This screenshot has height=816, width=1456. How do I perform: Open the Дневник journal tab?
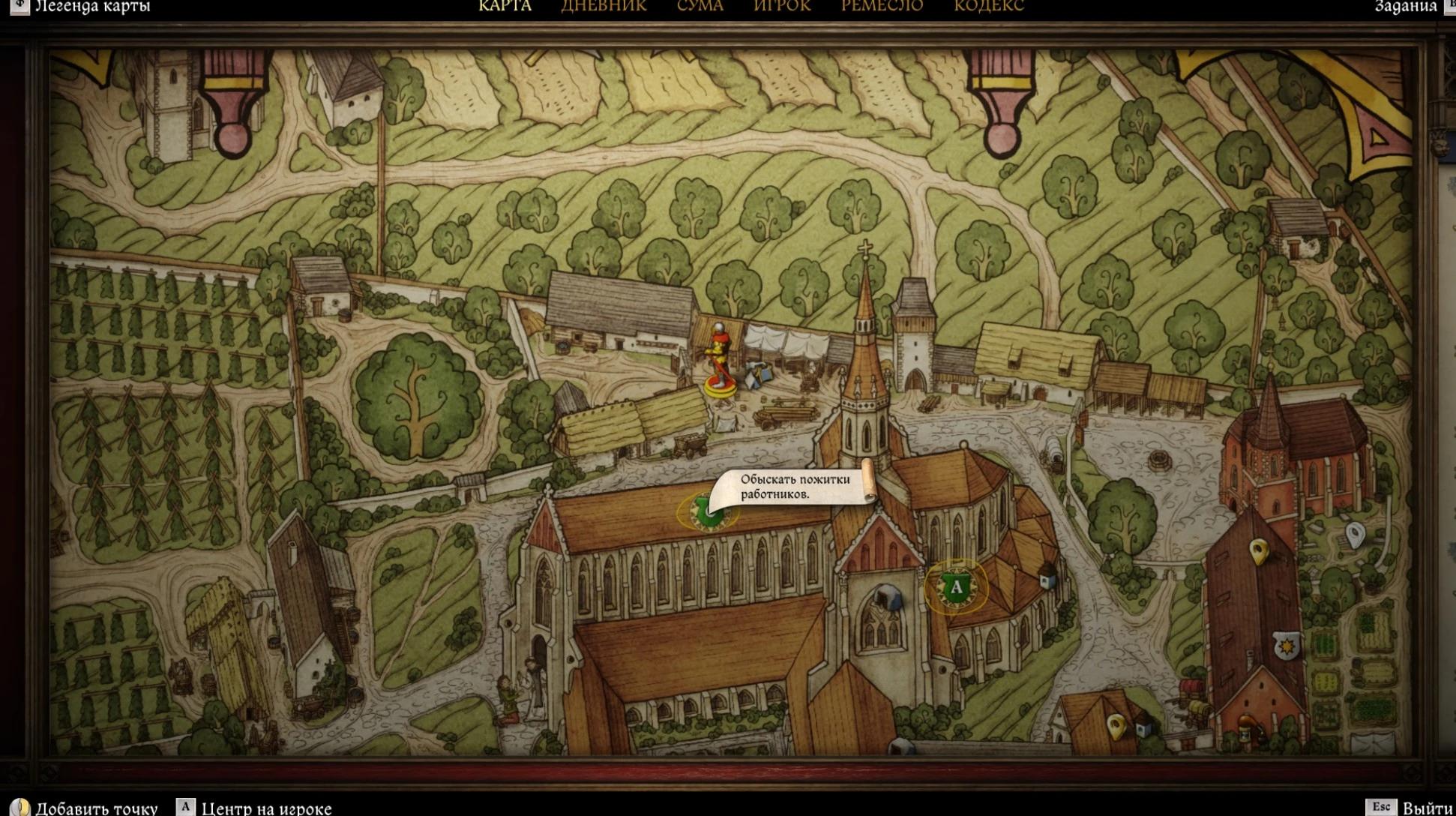[604, 6]
